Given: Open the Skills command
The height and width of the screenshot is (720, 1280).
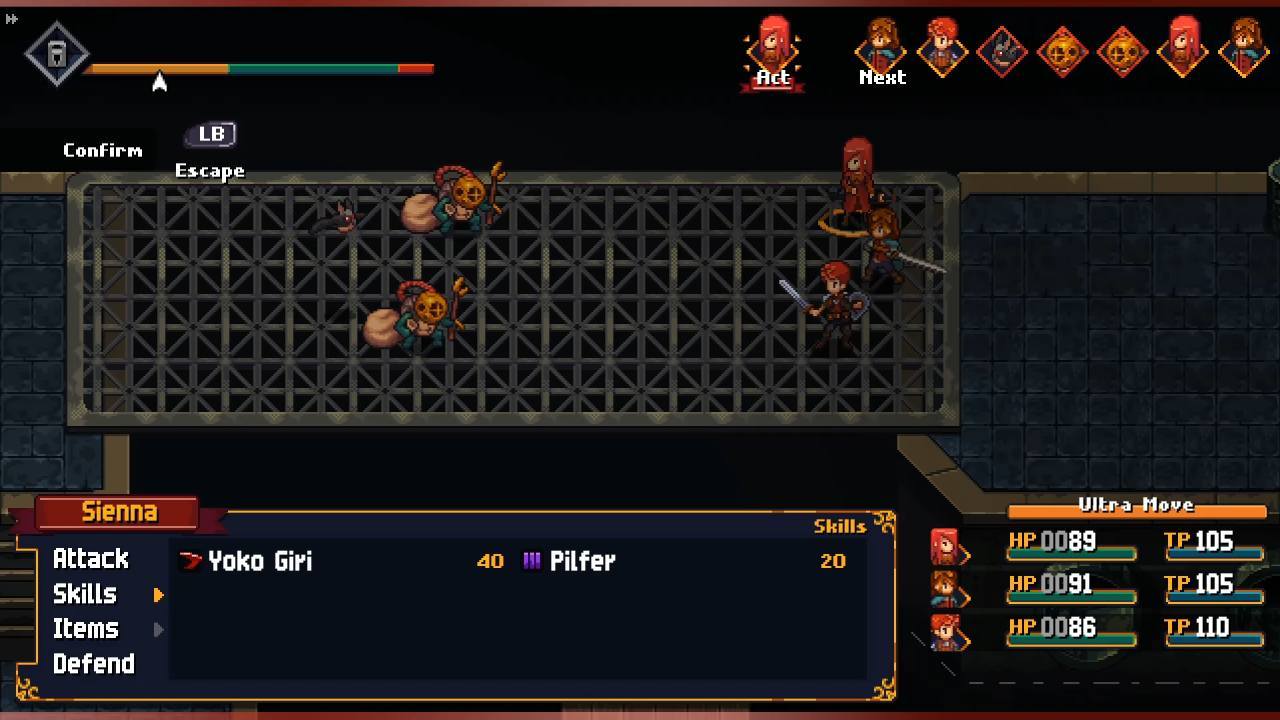Looking at the screenshot, I should click(85, 594).
